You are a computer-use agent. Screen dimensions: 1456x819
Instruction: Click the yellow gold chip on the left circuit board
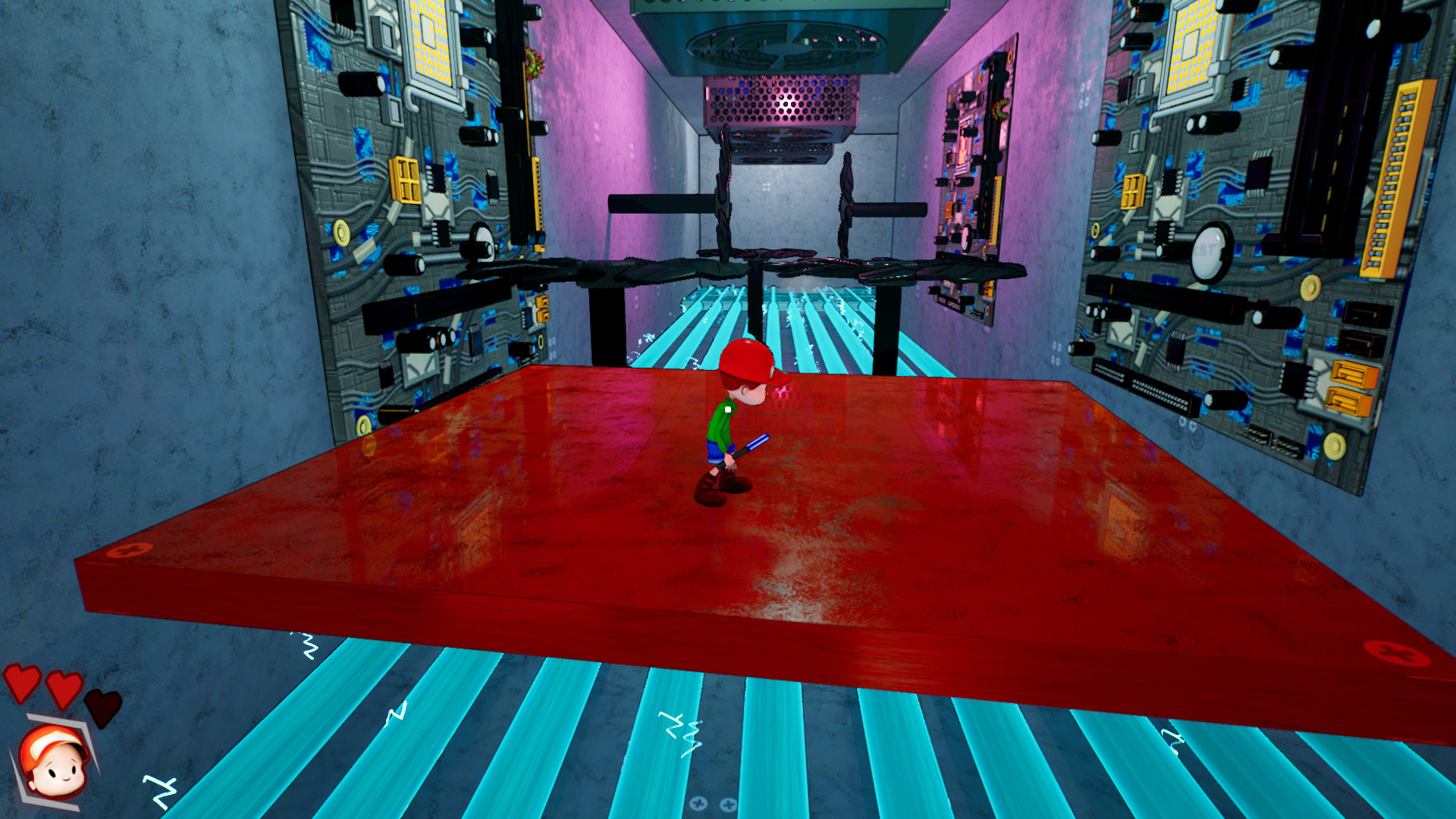(404, 180)
